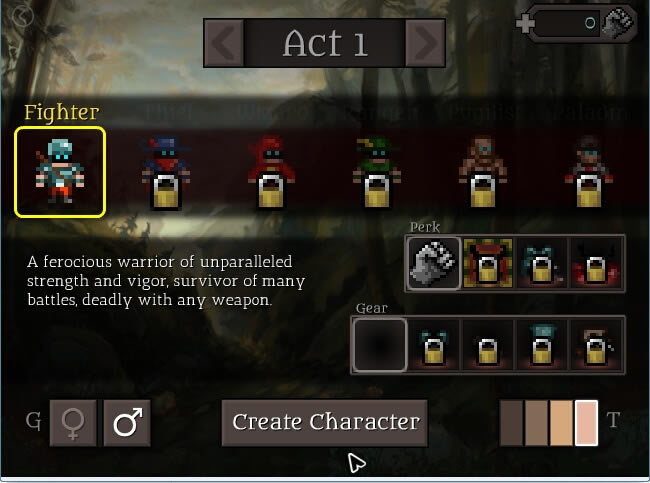
Task: Click the Create Character button
Action: tap(324, 422)
